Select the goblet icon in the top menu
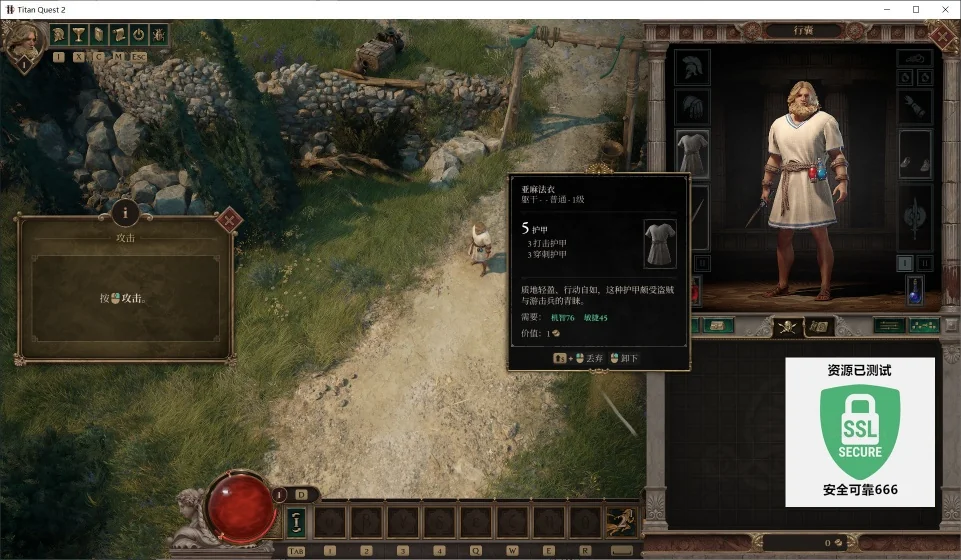The width and height of the screenshot is (961, 560). [x=79, y=34]
